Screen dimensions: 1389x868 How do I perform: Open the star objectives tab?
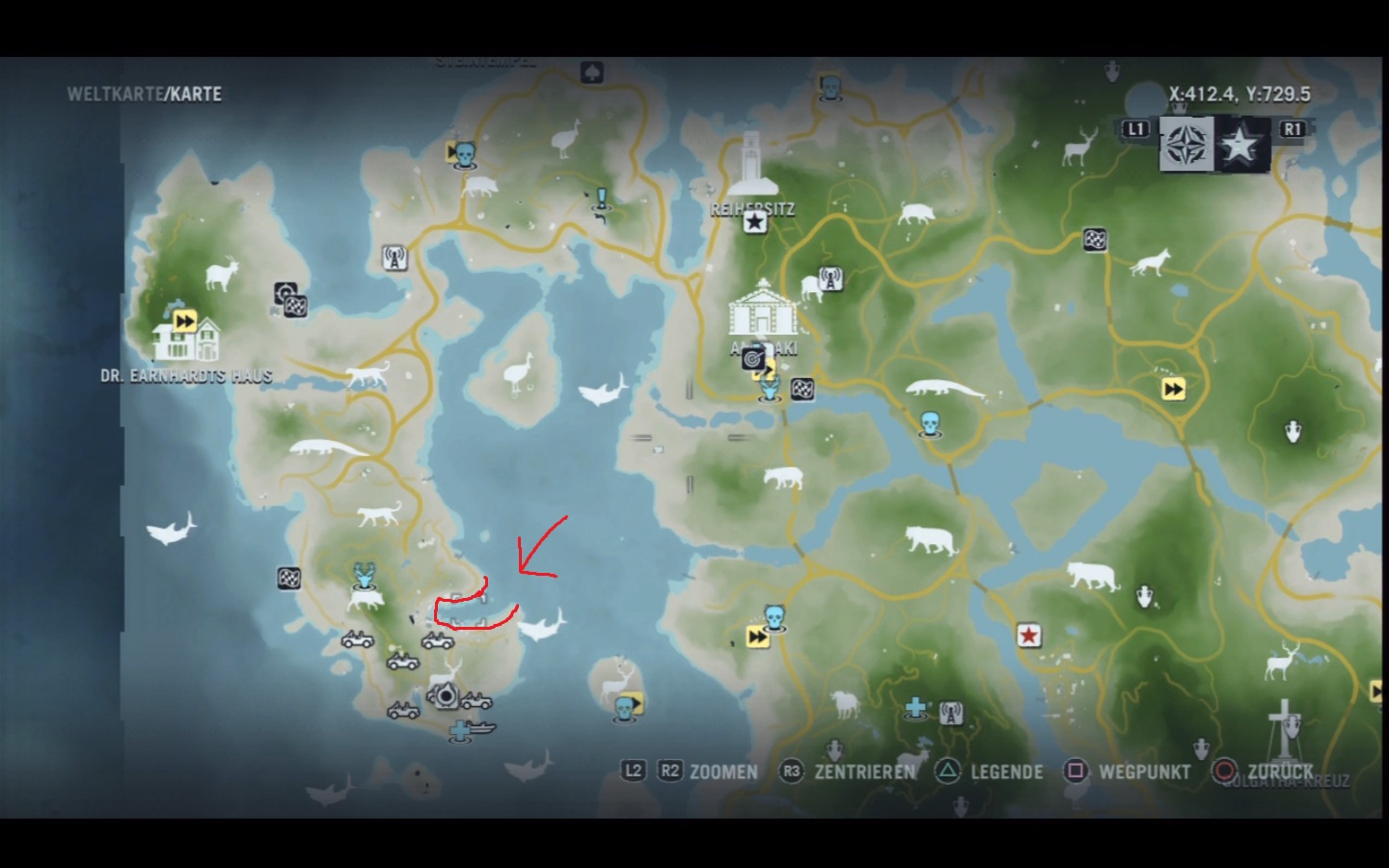point(1239,145)
